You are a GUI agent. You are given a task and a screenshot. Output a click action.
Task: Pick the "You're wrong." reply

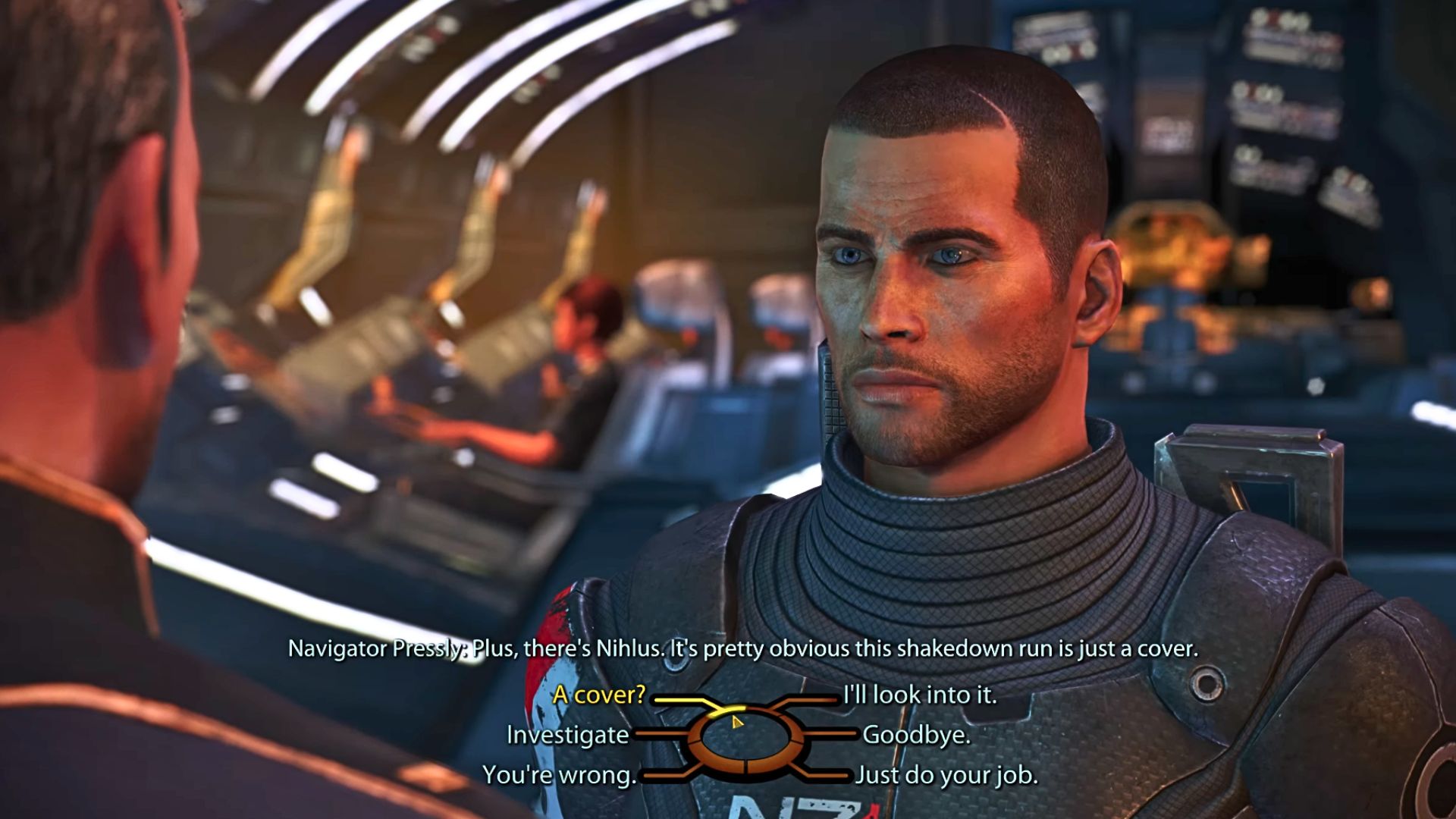tap(559, 775)
